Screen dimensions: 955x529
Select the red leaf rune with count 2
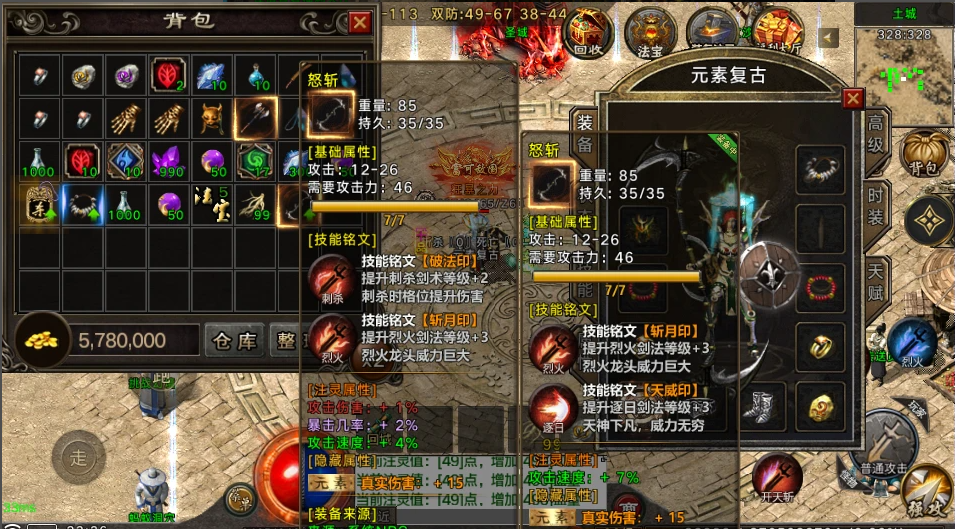tap(167, 75)
